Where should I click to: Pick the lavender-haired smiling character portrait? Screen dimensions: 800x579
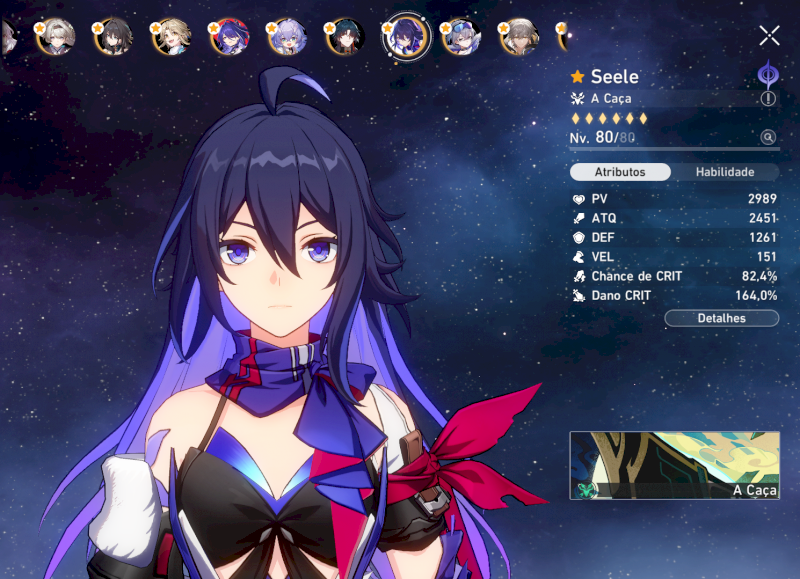coord(288,37)
